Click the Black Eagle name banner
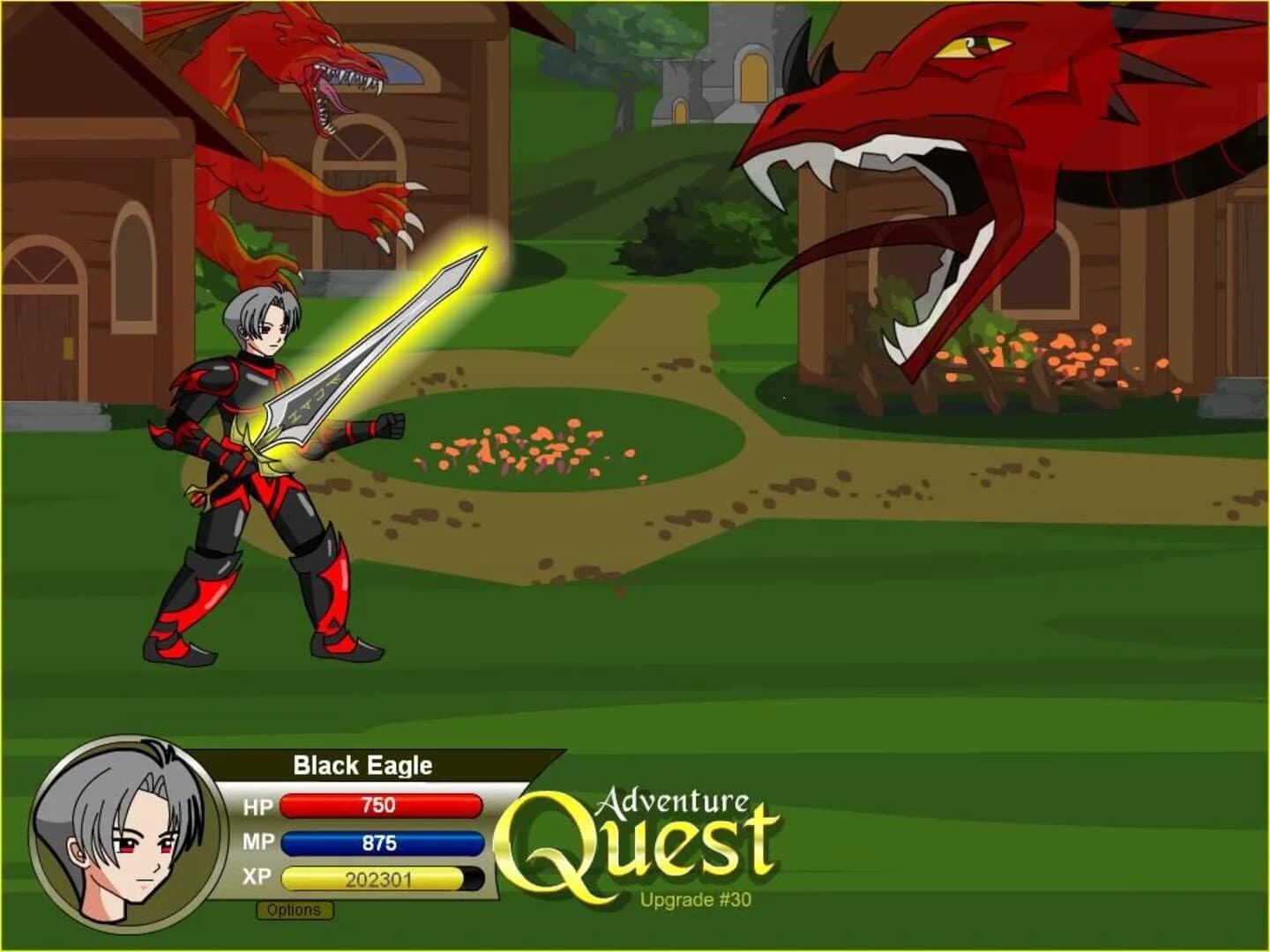This screenshot has width=1270, height=952. tap(362, 765)
